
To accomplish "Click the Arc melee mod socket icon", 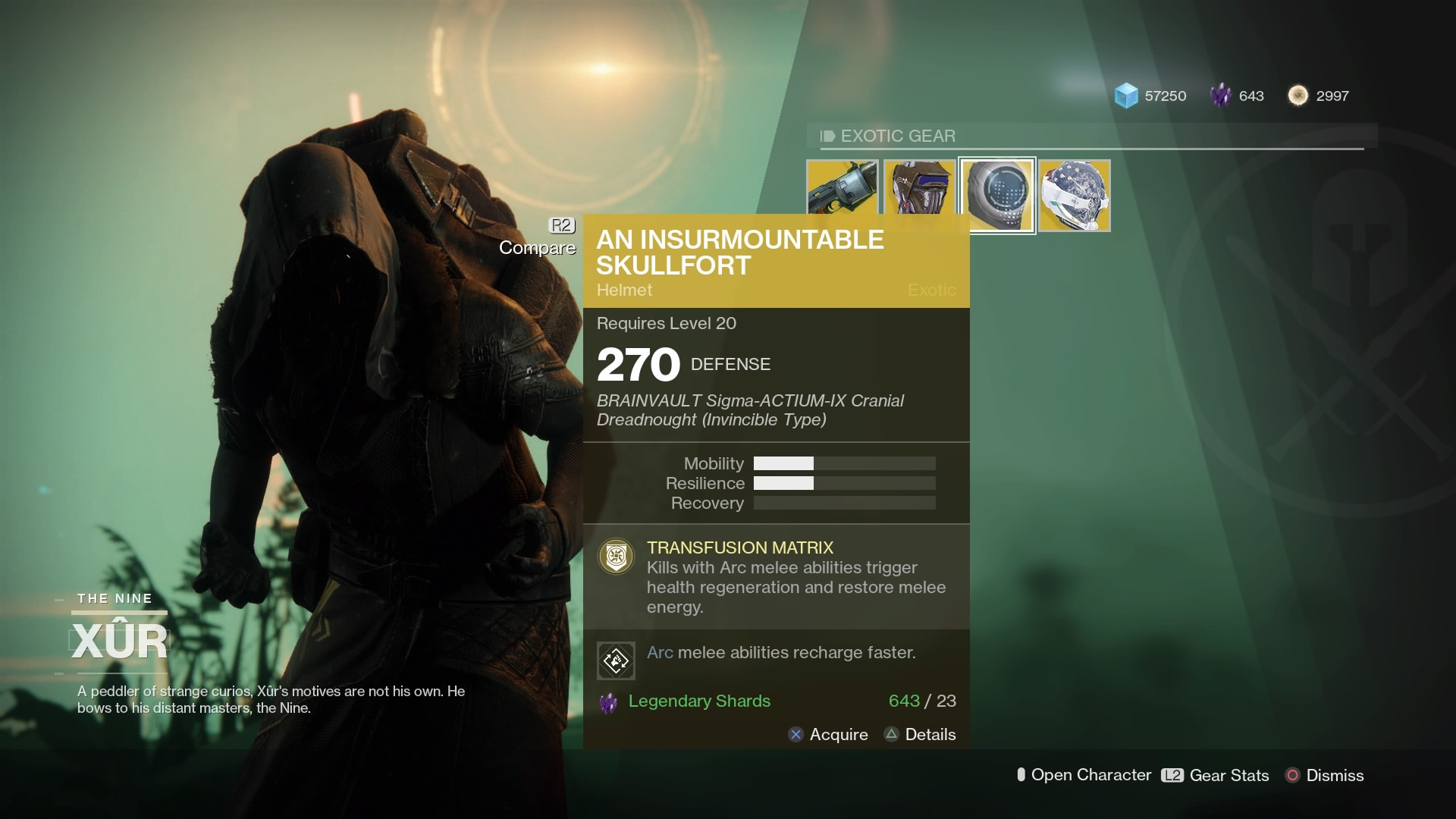I will (616, 660).
